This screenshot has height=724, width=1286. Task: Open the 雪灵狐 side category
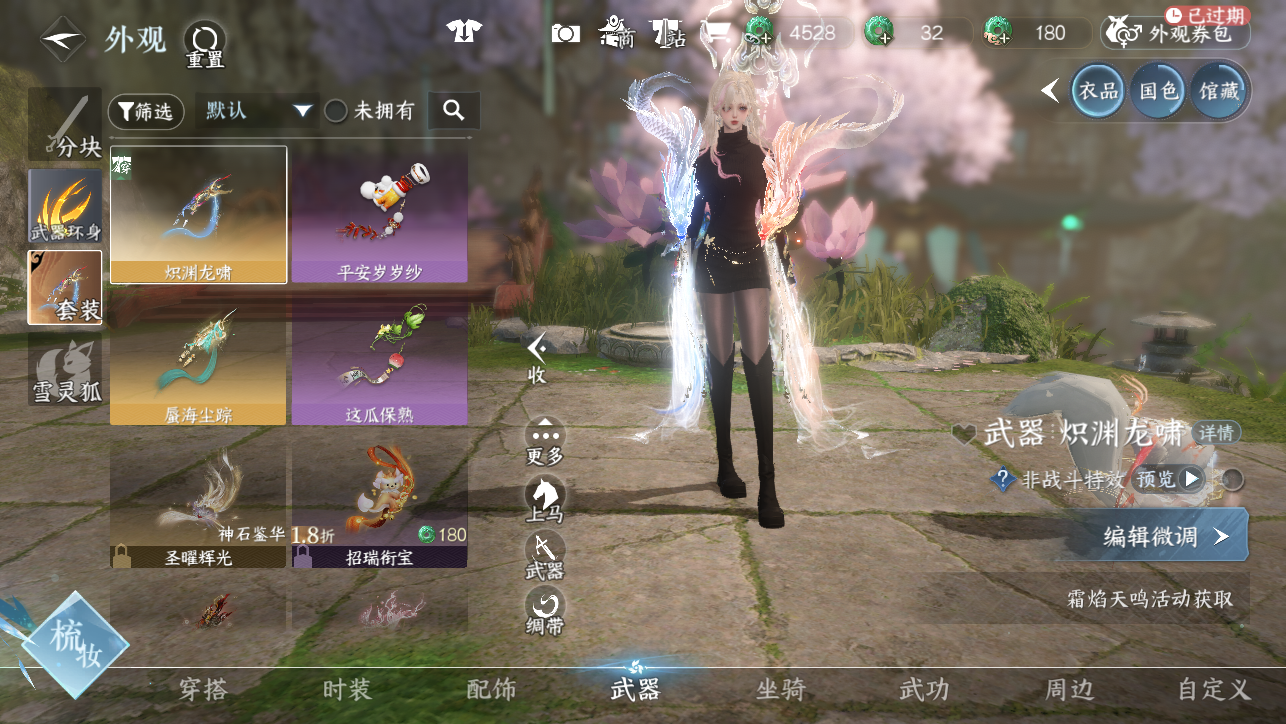(65, 369)
